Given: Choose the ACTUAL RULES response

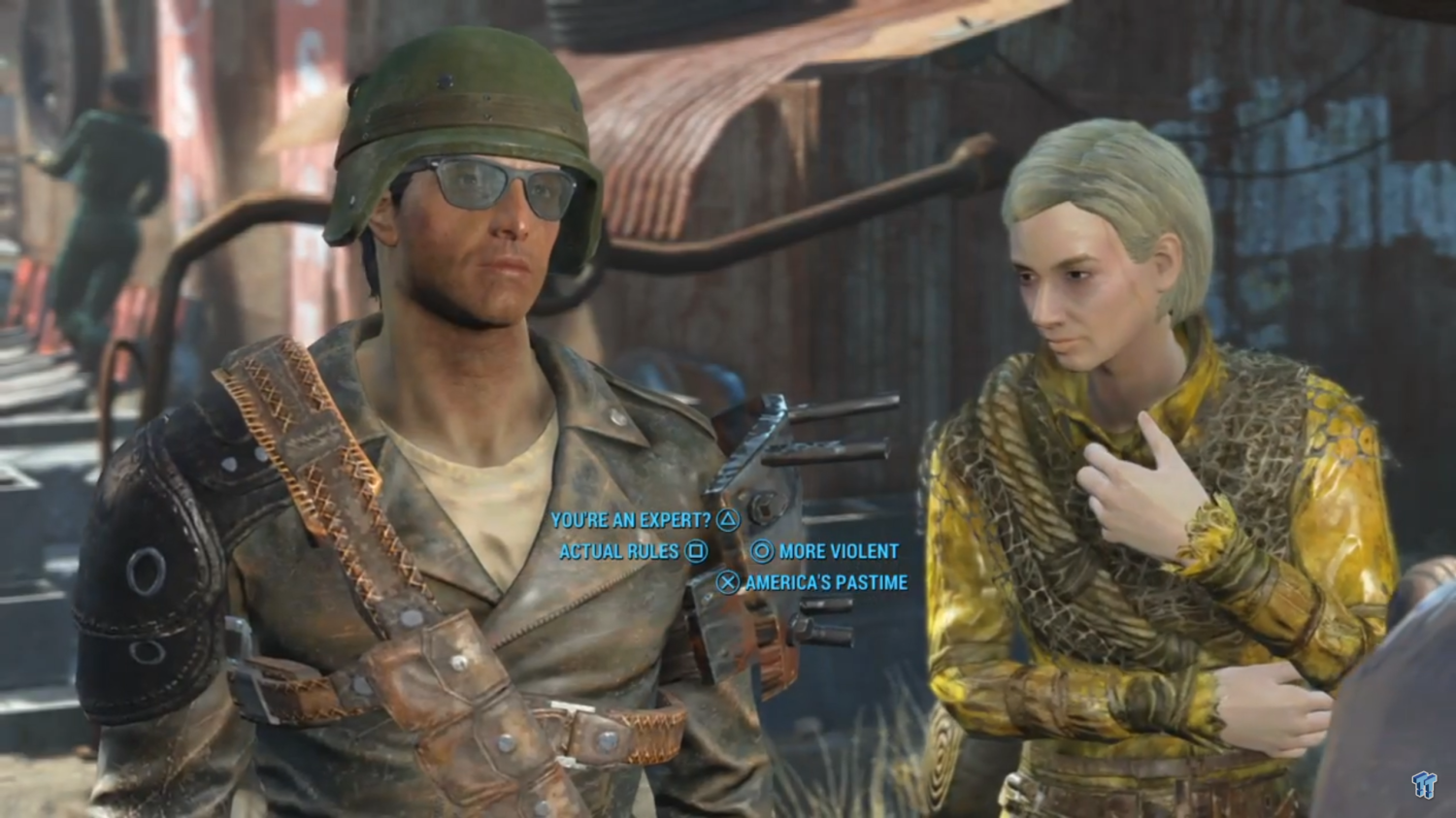Looking at the screenshot, I should 620,551.
